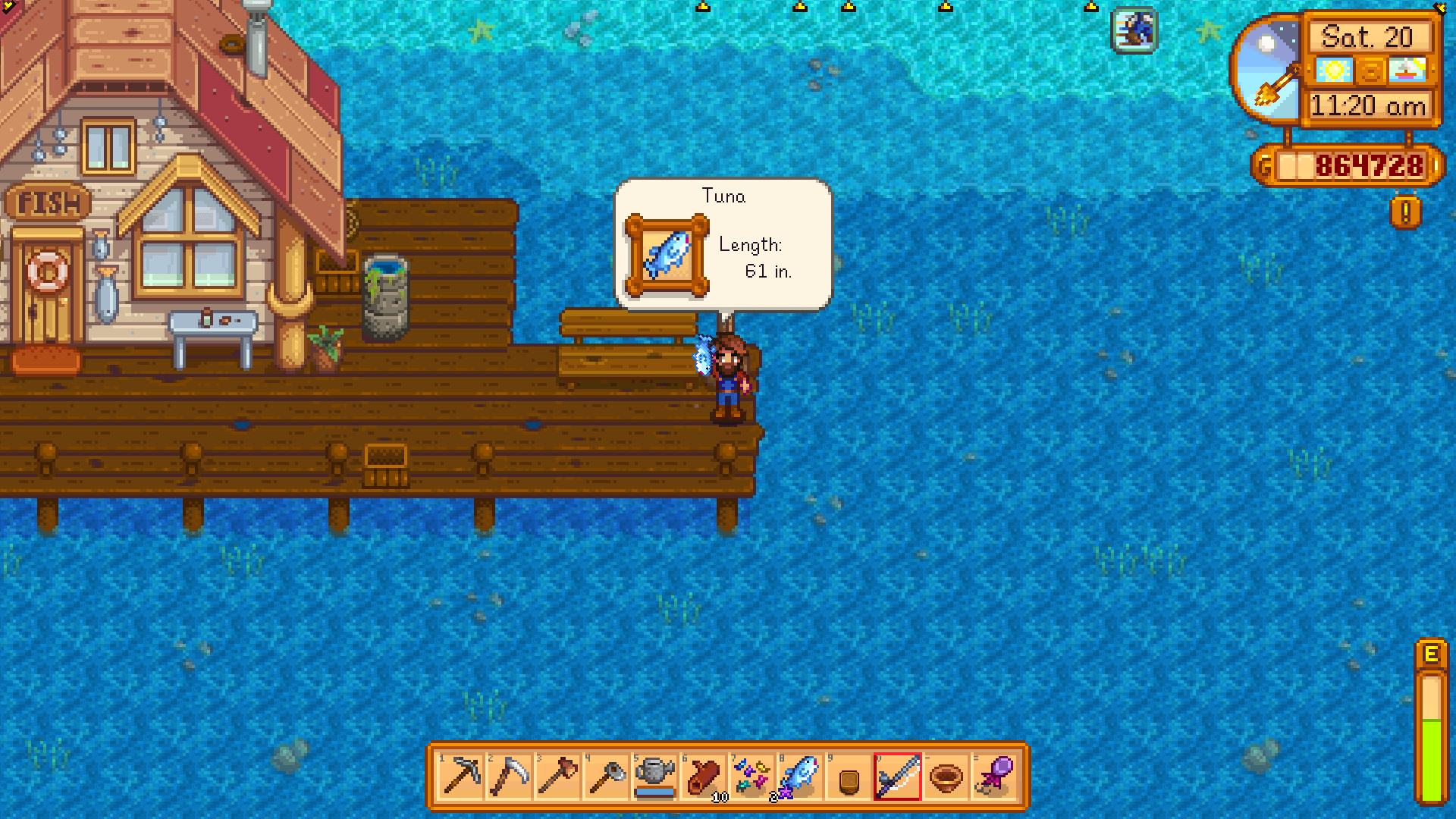Click the sunny weather icon on the clock

pos(1334,70)
